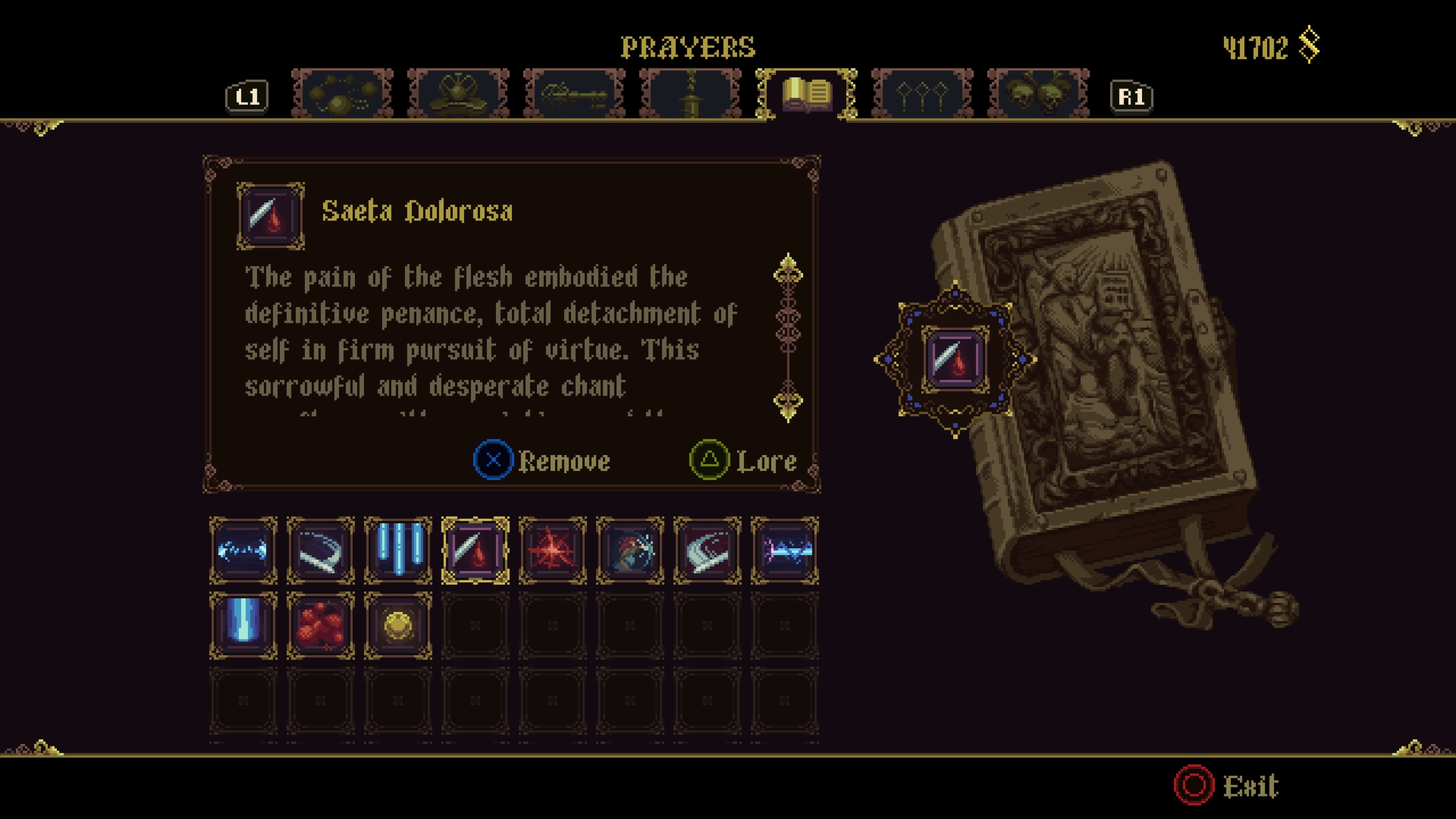Pick the red starburst prayer
Screen dimensions: 1456x819
552,550
